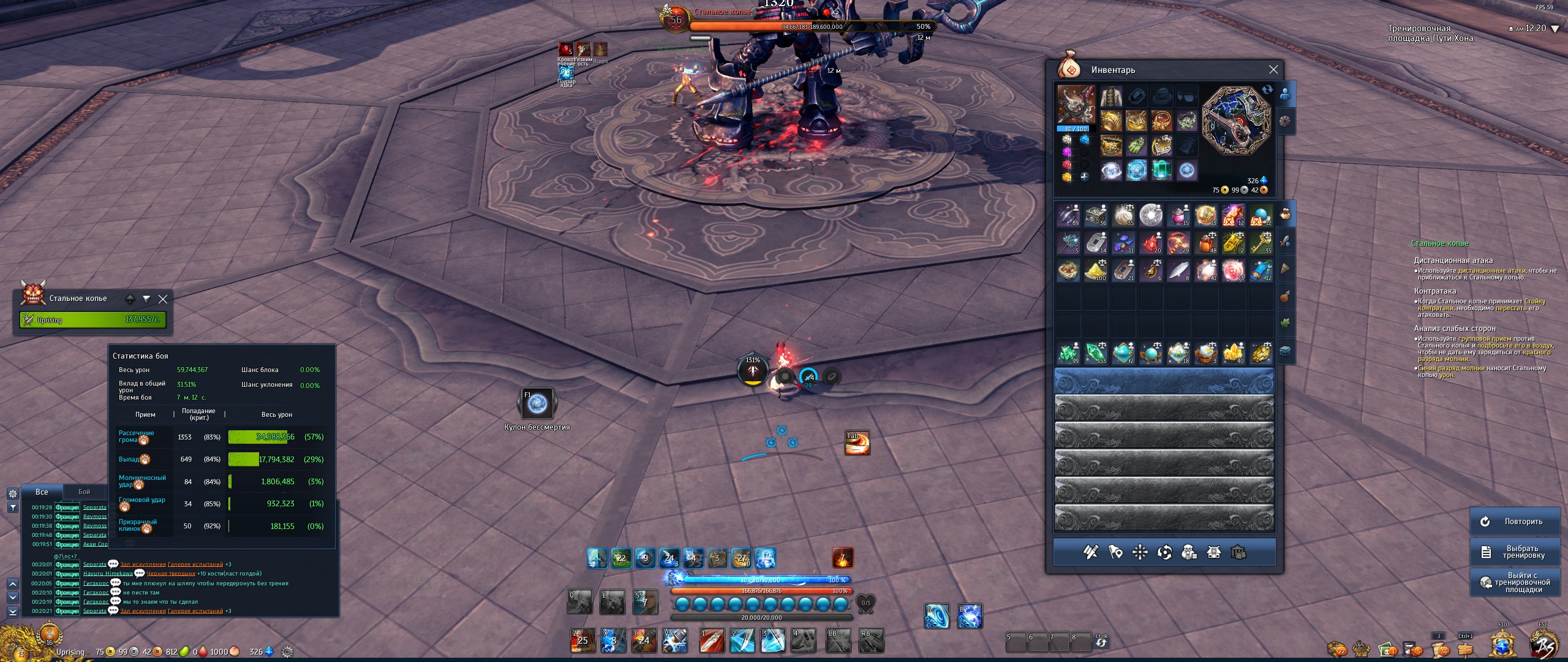Pick the golden key item in inventory

coord(1261,243)
